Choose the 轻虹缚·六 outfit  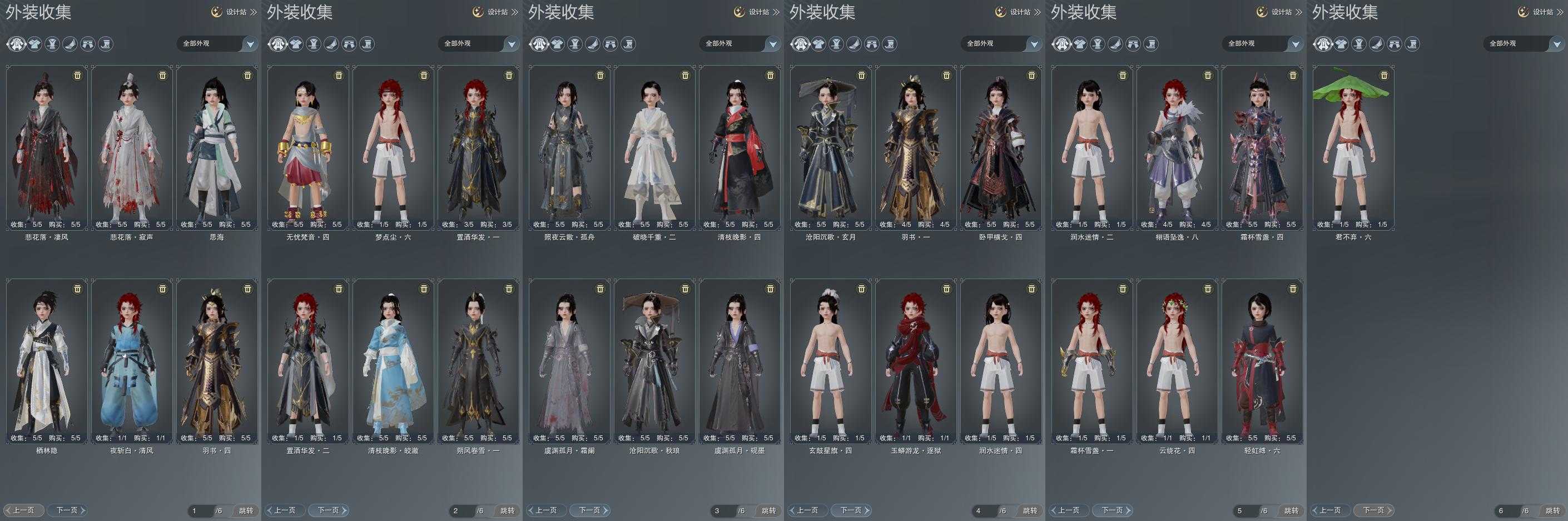1262,360
